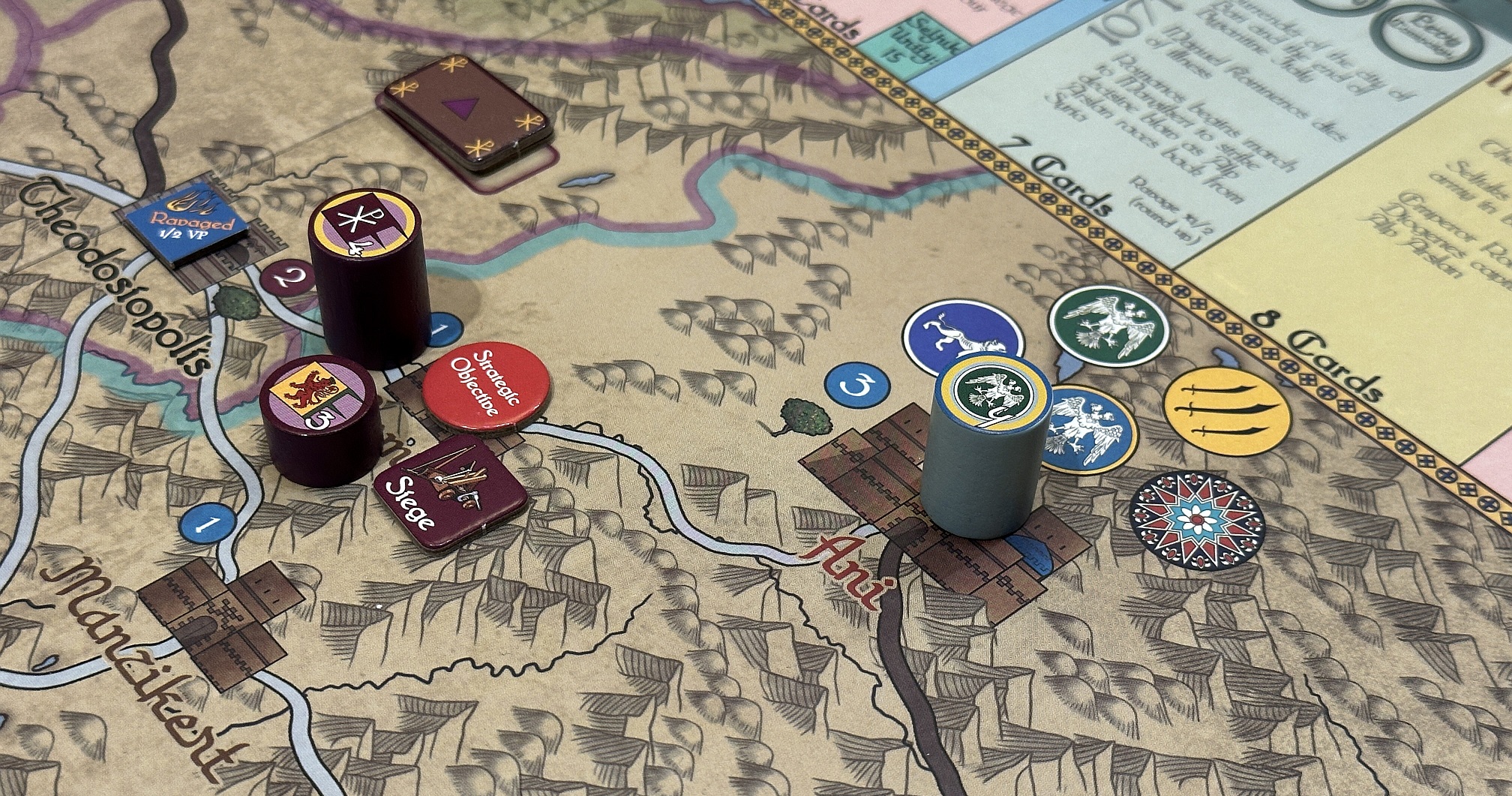Select the Chi-Rho banner cylinder unit
The height and width of the screenshot is (796, 1512).
pyautogui.click(x=369, y=274)
